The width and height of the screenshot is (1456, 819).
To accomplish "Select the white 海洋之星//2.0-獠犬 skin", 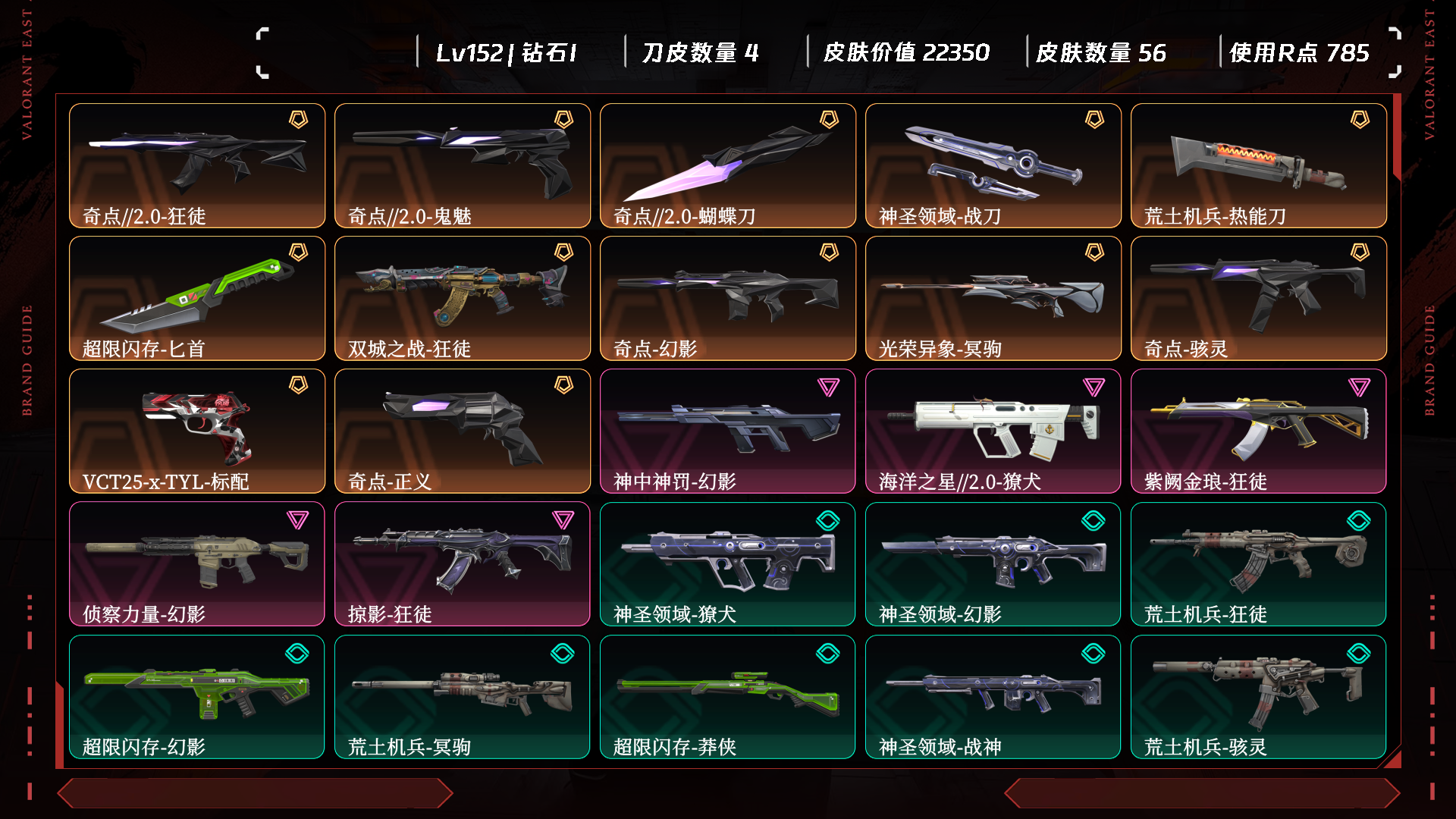I will coord(993,431).
